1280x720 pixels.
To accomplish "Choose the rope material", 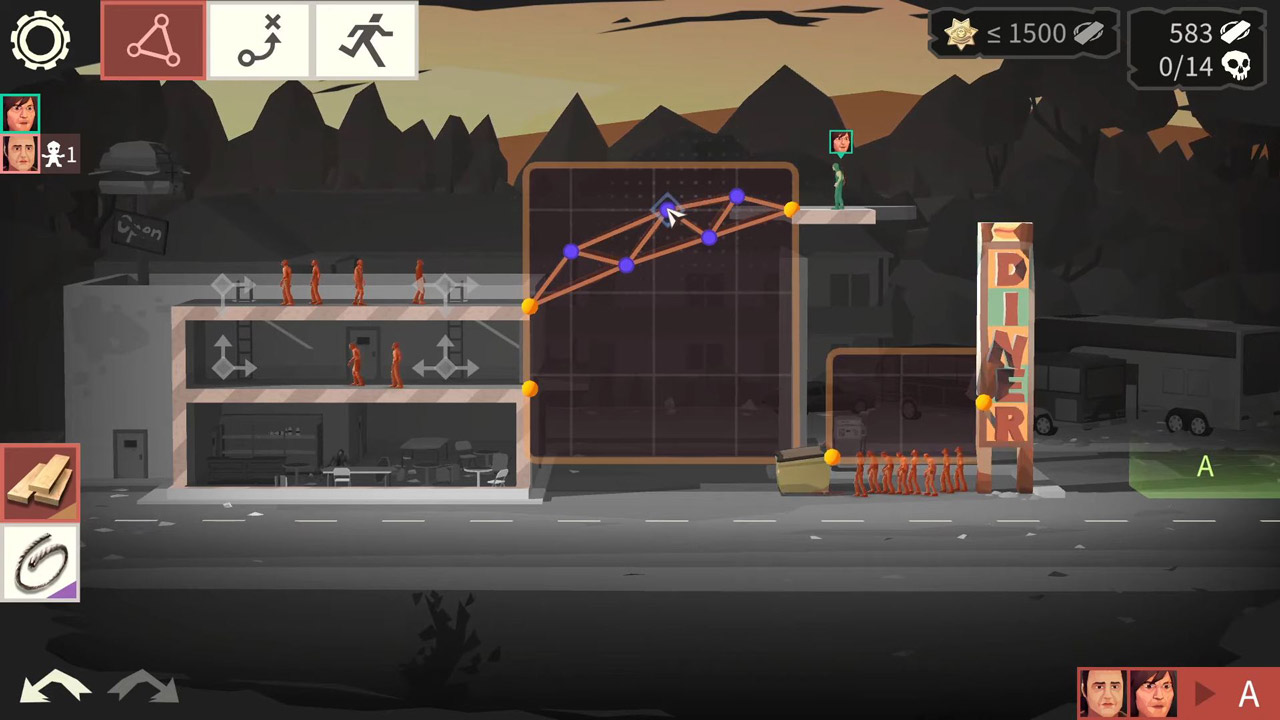I will pos(40,563).
